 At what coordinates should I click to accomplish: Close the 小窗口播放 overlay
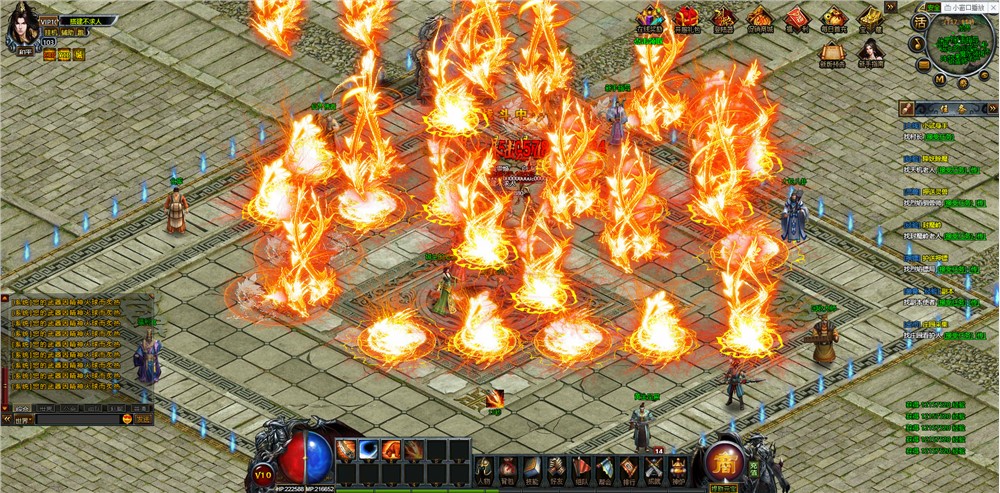pos(992,7)
